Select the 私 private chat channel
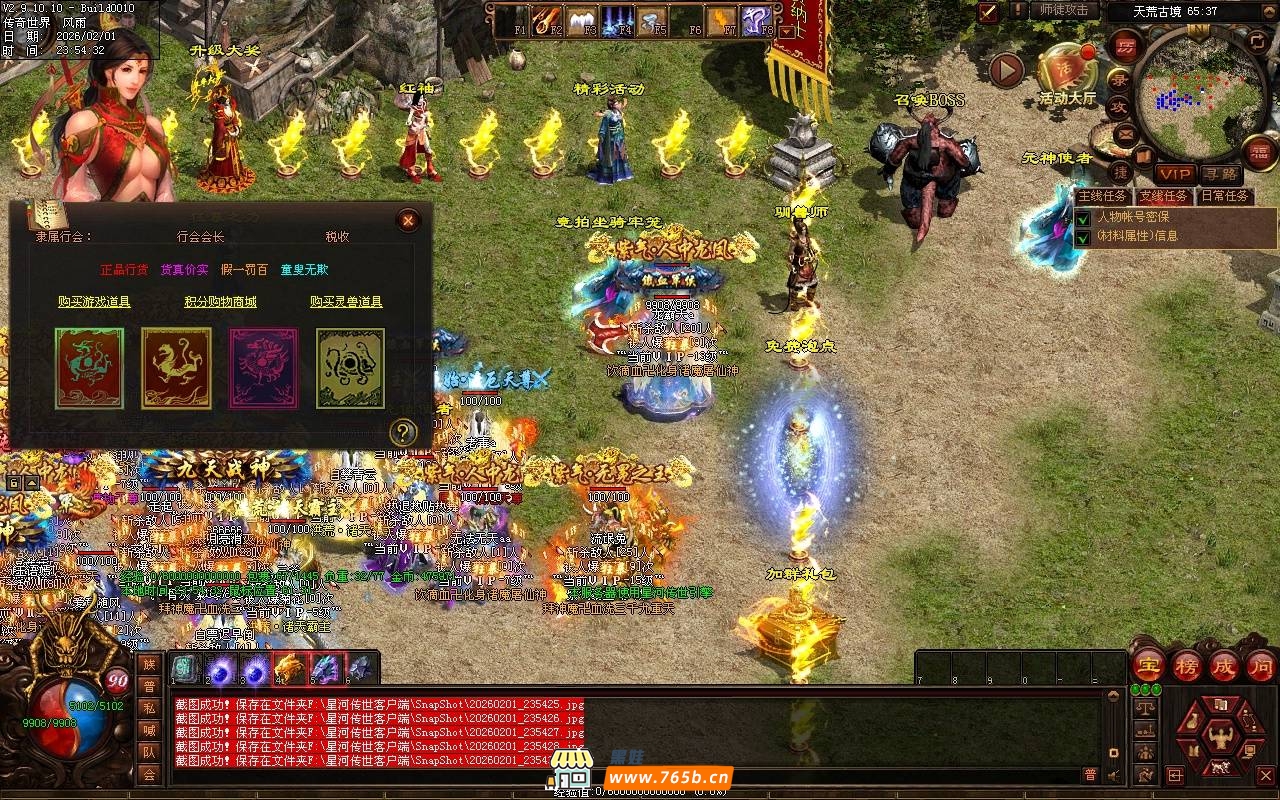The image size is (1280, 800). [149, 708]
